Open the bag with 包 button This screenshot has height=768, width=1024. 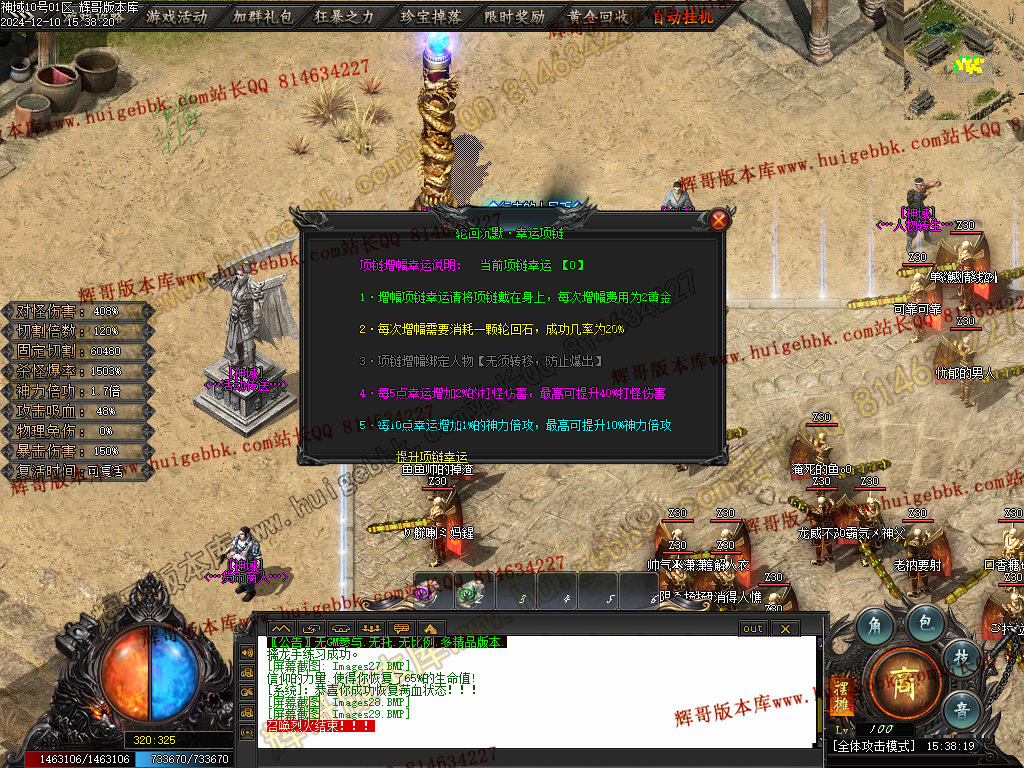(926, 624)
